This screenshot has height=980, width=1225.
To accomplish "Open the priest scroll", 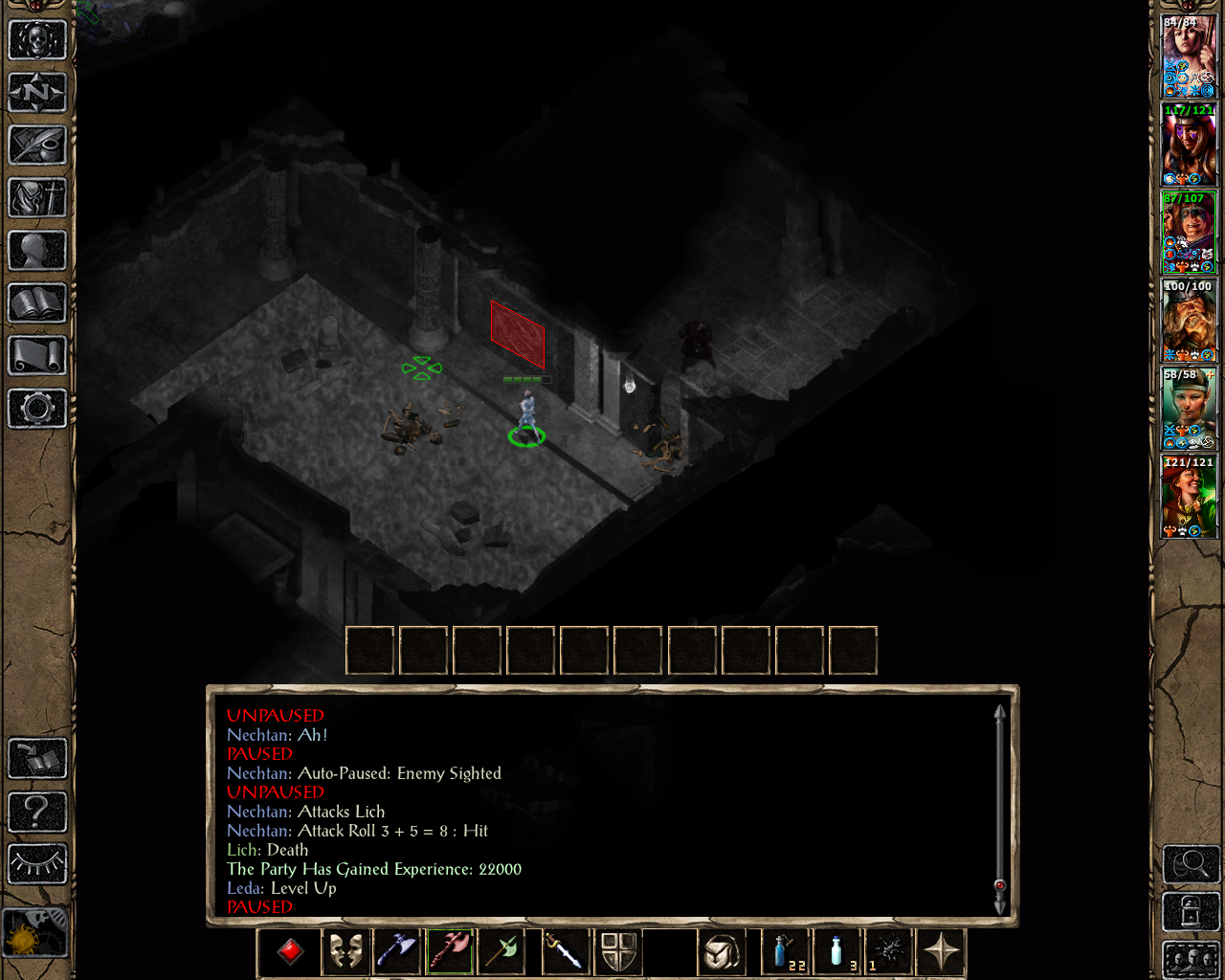I will (37, 356).
